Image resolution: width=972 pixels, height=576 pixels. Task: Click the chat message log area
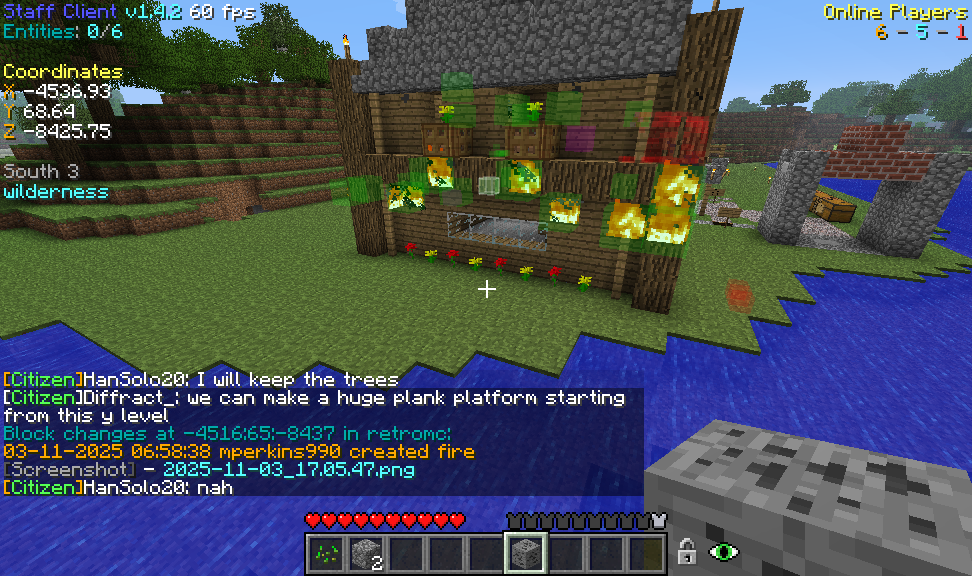pyautogui.click(x=320, y=432)
